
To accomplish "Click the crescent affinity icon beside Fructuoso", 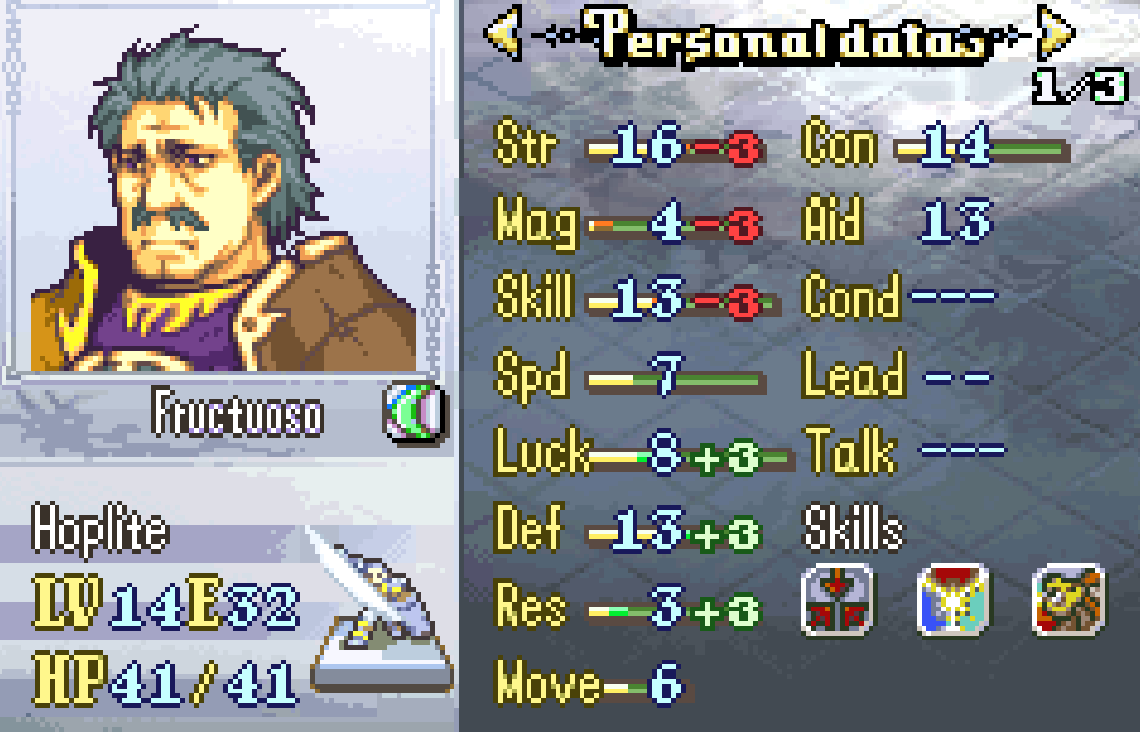I will coord(415,413).
